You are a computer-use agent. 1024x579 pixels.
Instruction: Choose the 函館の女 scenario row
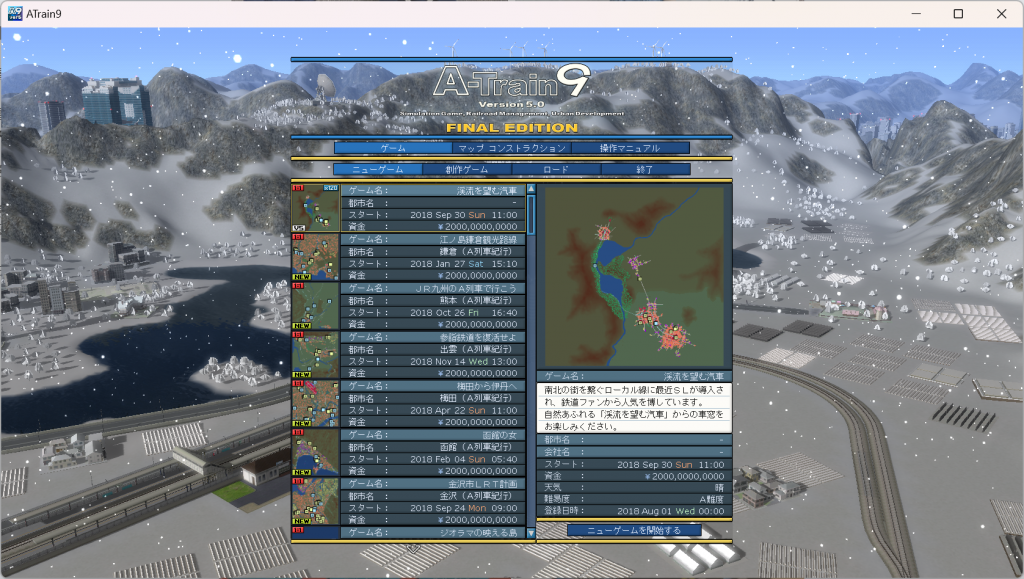tap(432, 453)
